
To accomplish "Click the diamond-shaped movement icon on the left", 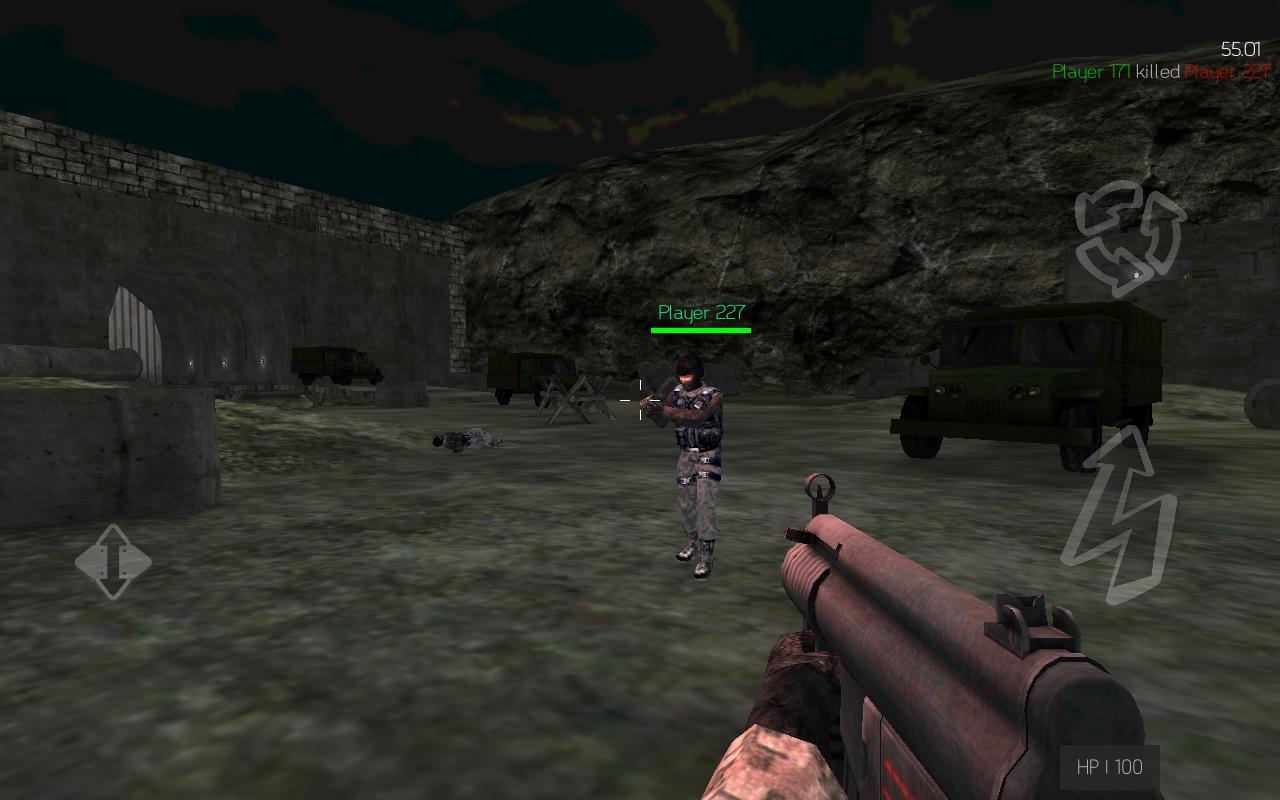I will click(113, 563).
